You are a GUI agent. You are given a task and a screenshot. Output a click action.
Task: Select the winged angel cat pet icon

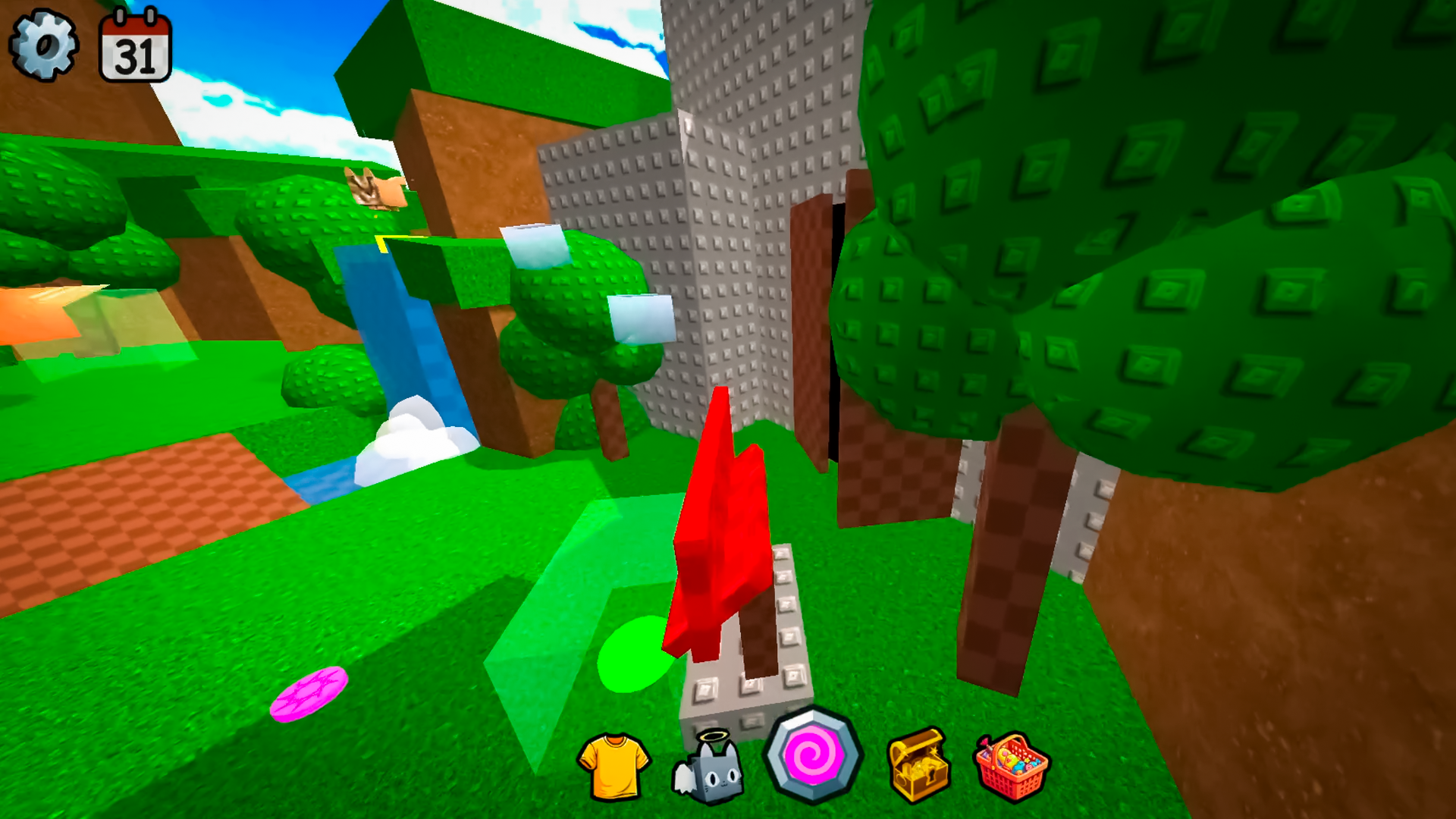pyautogui.click(x=713, y=768)
